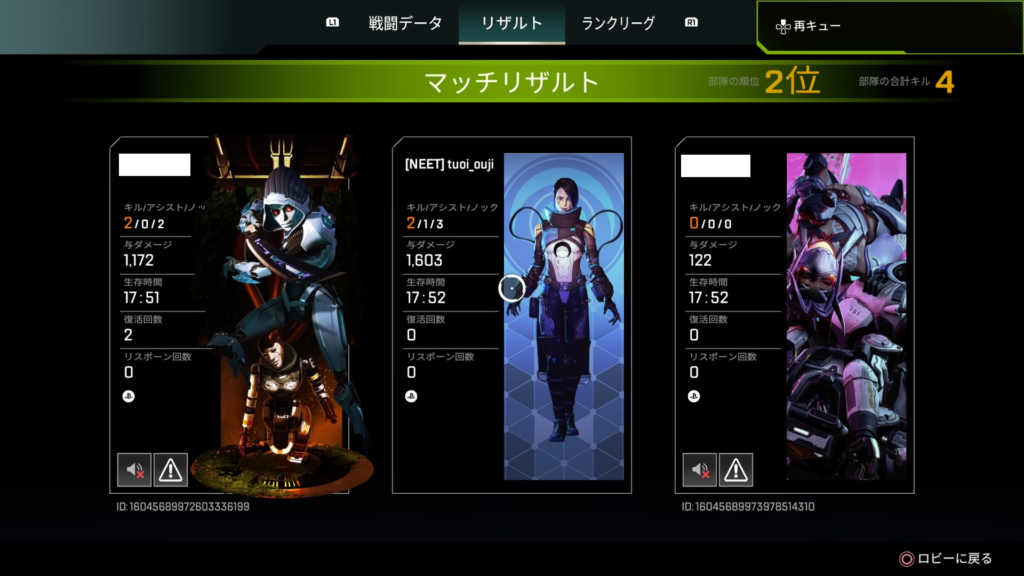Viewport: 1024px width, 576px height.
Task: Click the 再キュー requeue button
Action: click(x=817, y=26)
